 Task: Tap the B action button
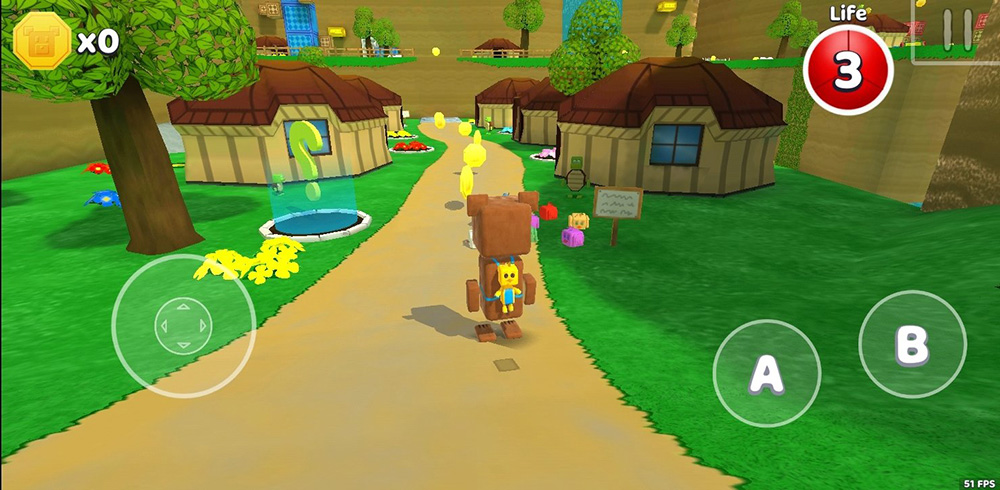pos(912,344)
